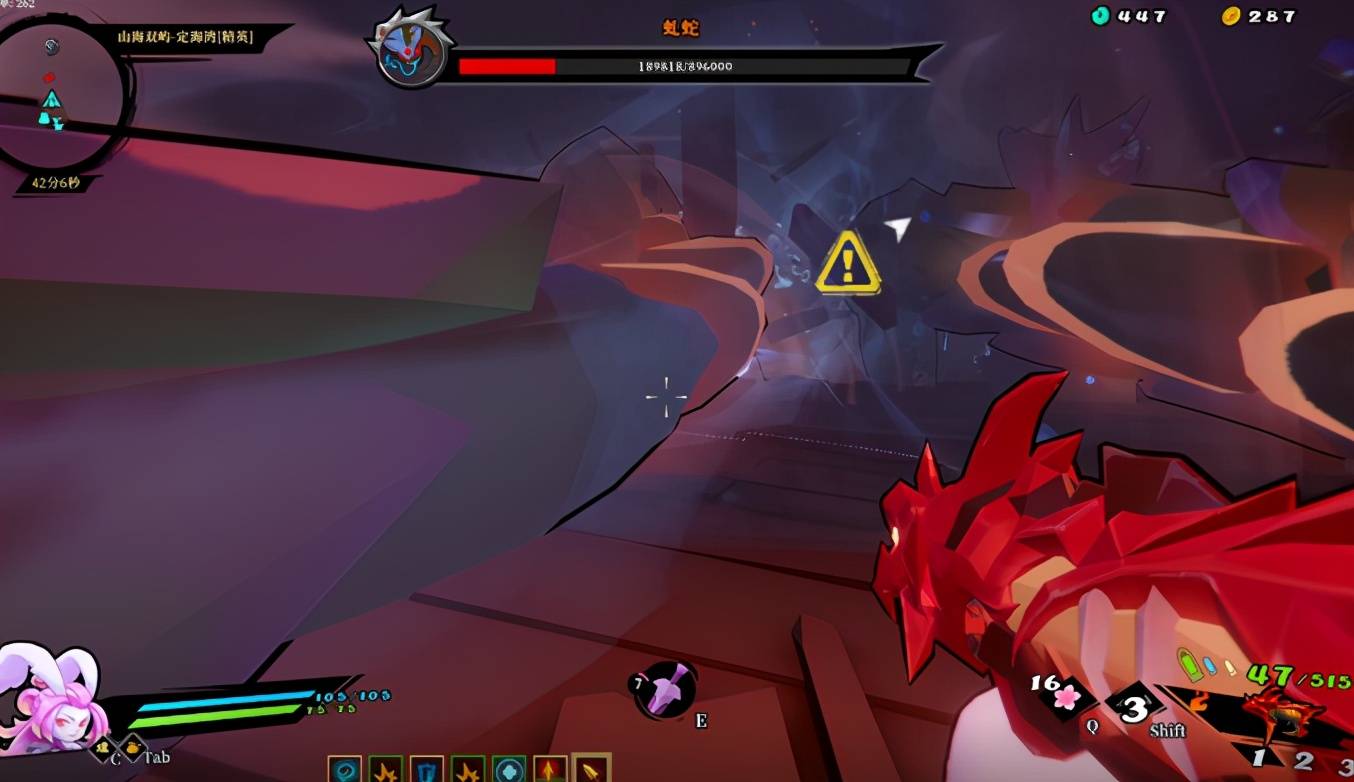1354x782 pixels.
Task: Click the equipped red dragon weapon icon
Action: click(x=1281, y=712)
